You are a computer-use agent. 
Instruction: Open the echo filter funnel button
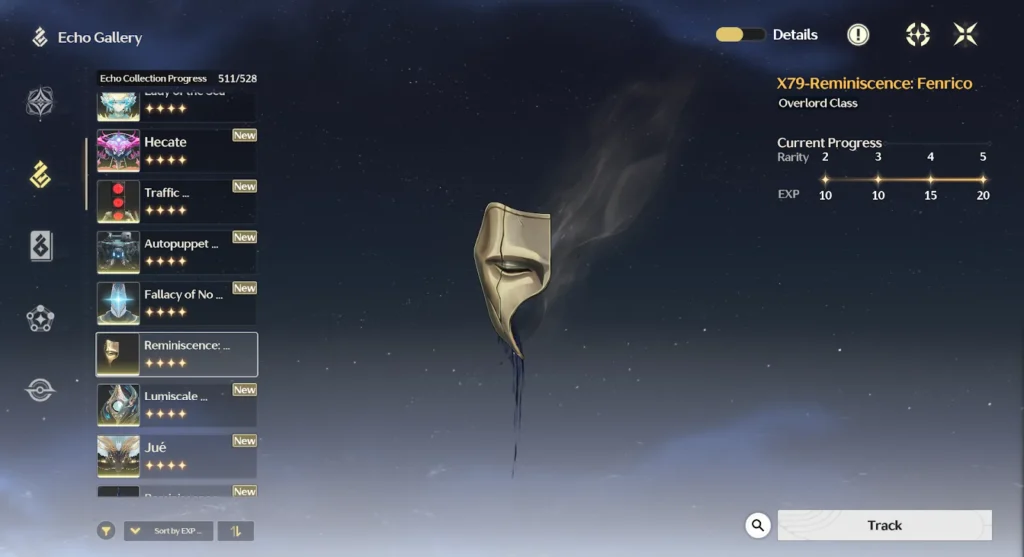point(106,531)
